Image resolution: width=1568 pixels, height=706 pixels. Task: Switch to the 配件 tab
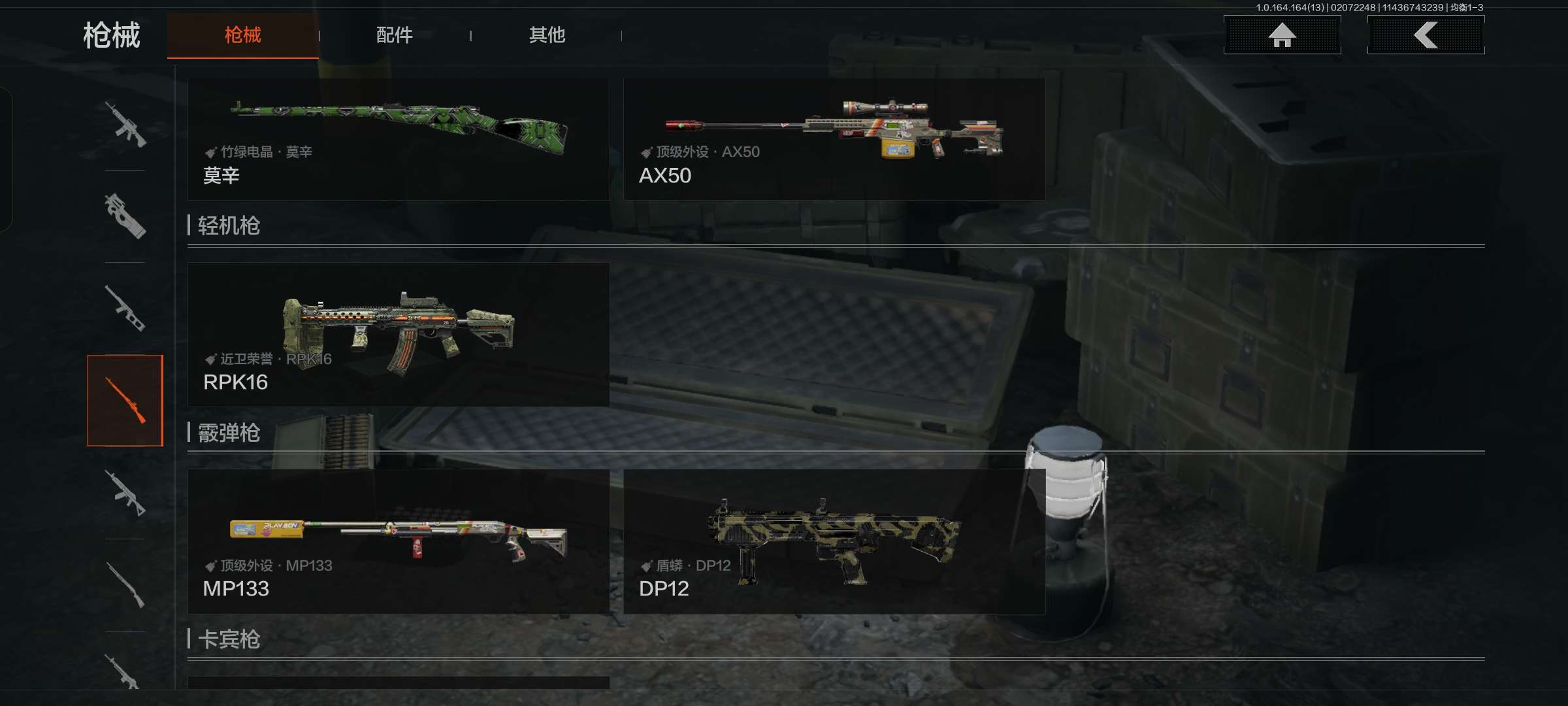(394, 35)
